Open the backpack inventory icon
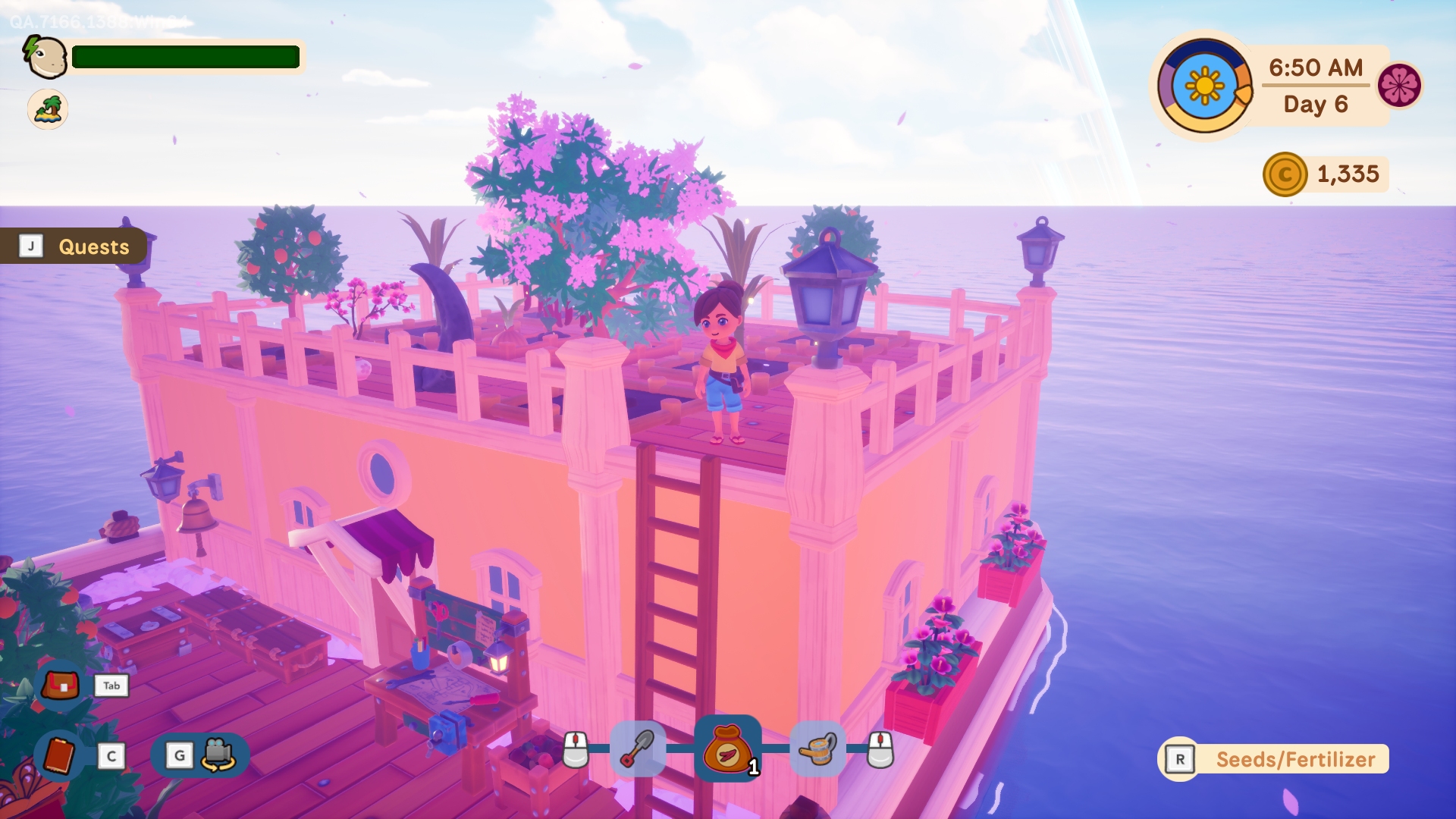1456x819 pixels. coord(61,686)
